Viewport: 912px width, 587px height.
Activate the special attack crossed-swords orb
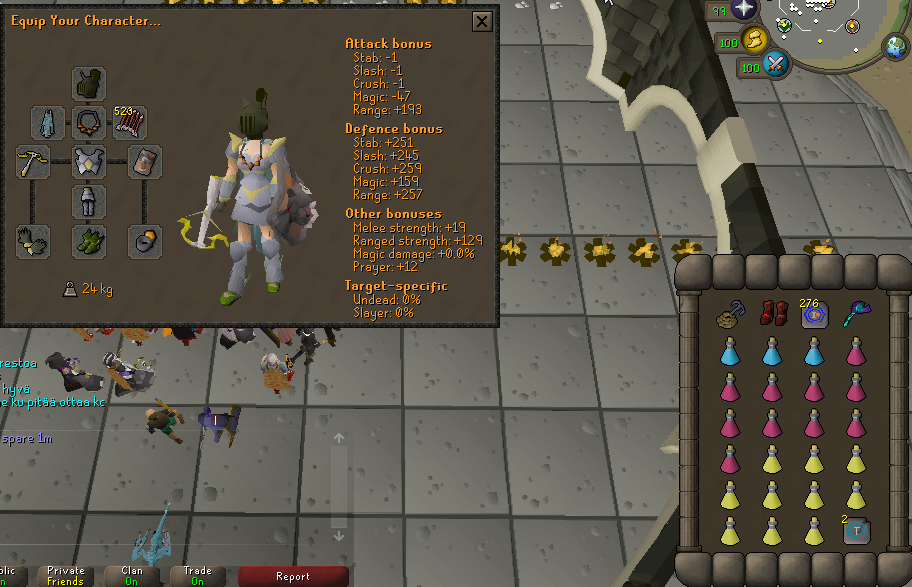(x=775, y=67)
